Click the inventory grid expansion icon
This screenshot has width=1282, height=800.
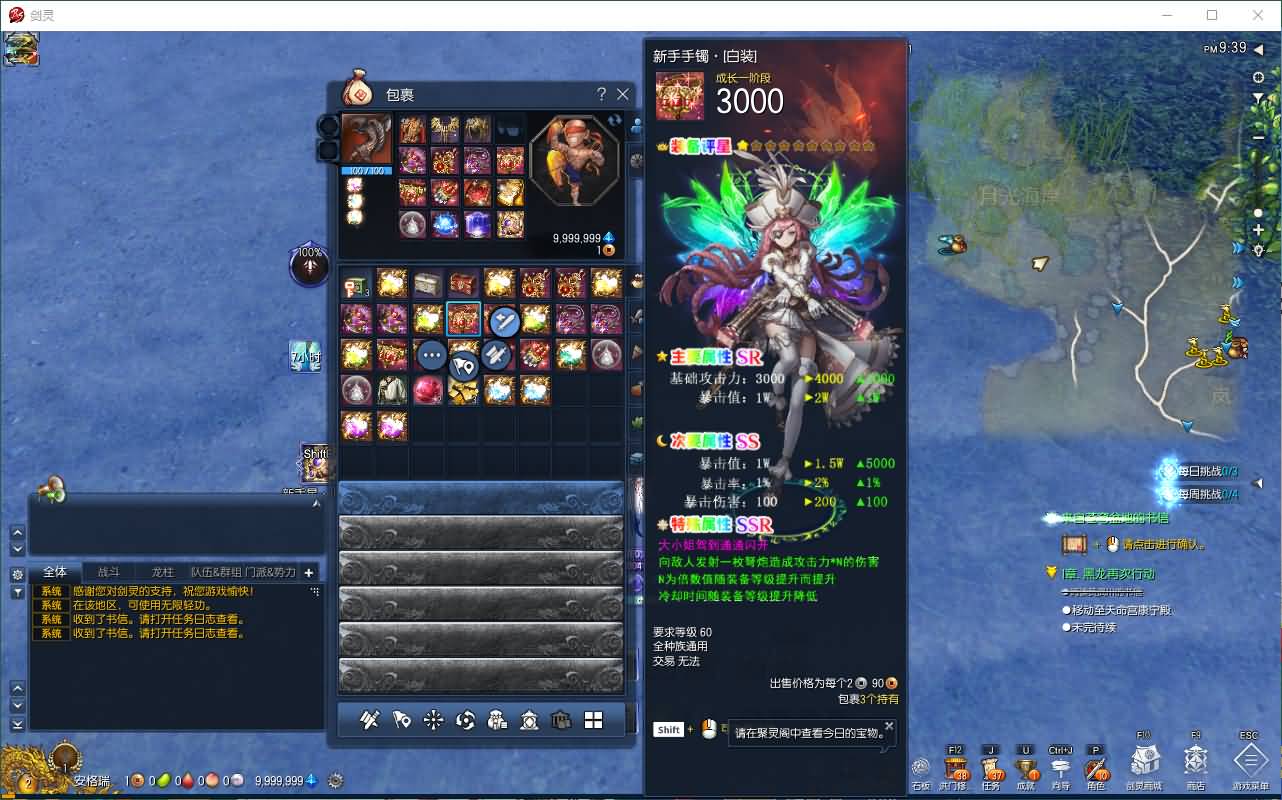click(591, 720)
